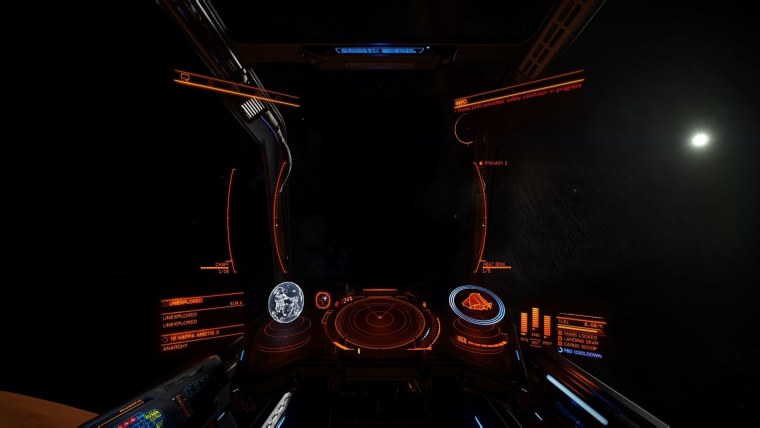Click the orange ship hologram display
Image resolution: width=760 pixels, height=428 pixels.
[x=476, y=304]
